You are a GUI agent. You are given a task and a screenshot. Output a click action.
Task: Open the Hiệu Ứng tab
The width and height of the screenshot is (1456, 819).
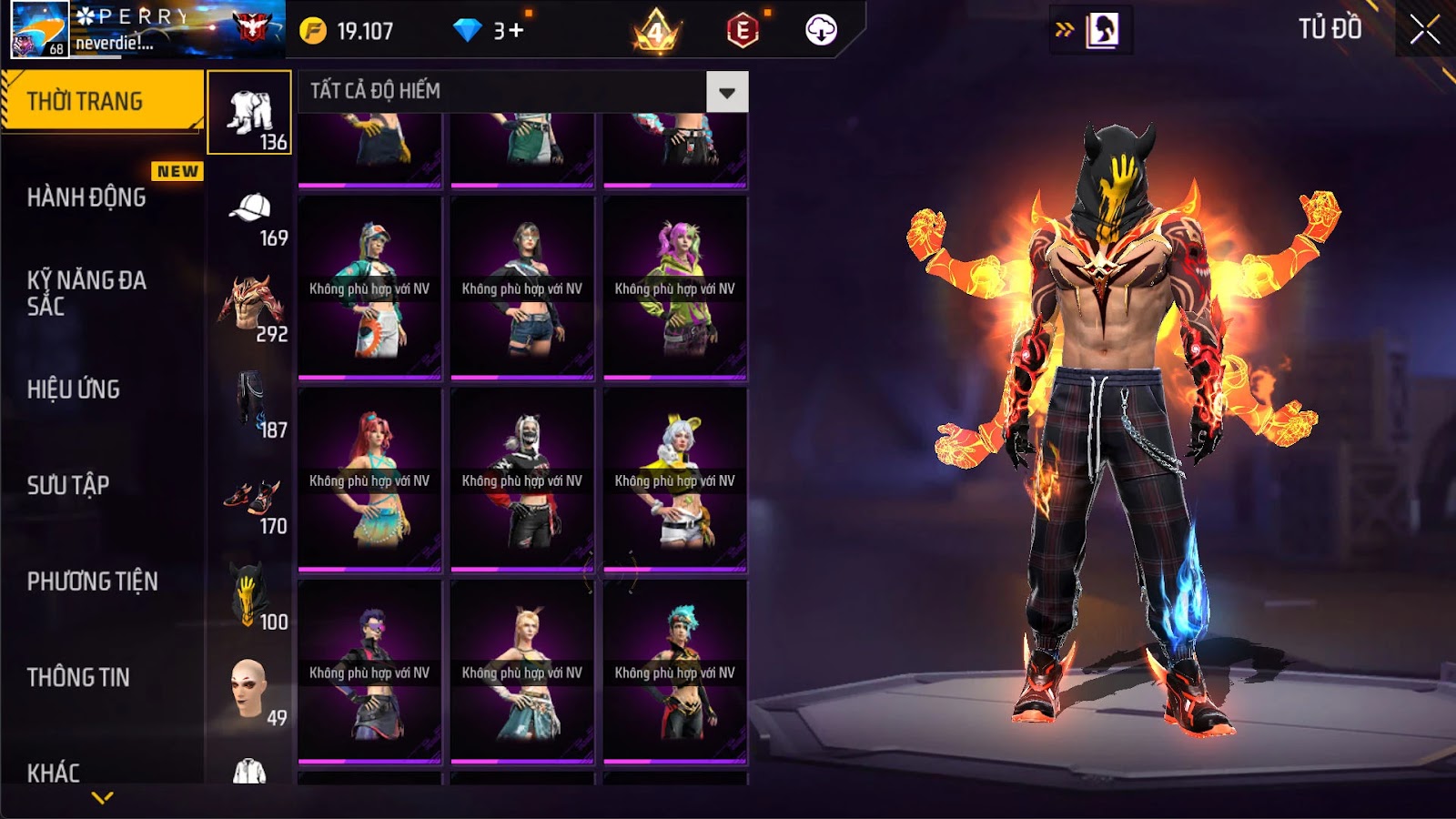click(x=74, y=389)
